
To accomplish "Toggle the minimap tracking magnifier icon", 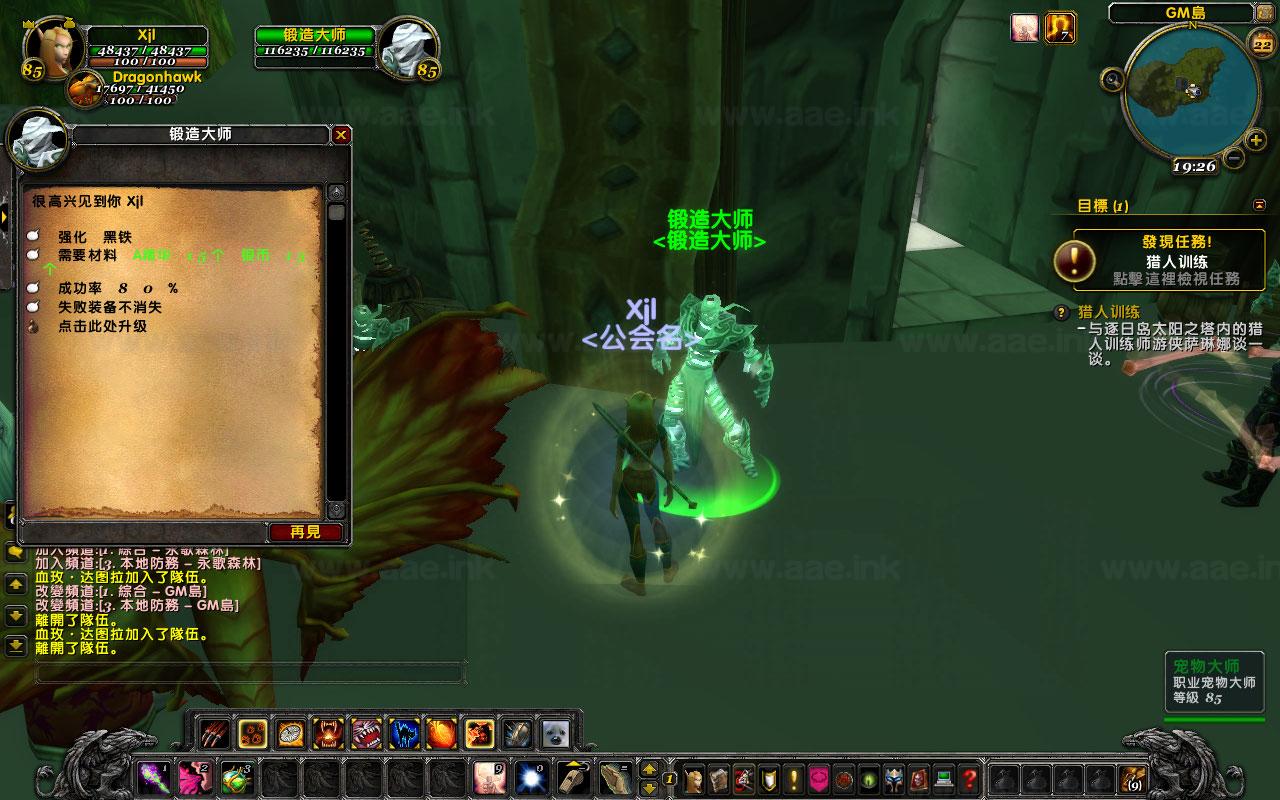I will 1112,78.
